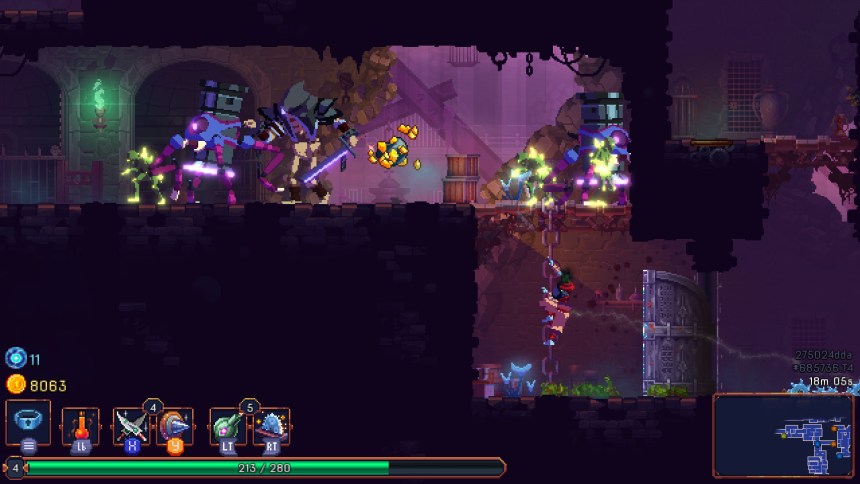Open the dungeon minimap
The image size is (860, 484).
tap(783, 434)
